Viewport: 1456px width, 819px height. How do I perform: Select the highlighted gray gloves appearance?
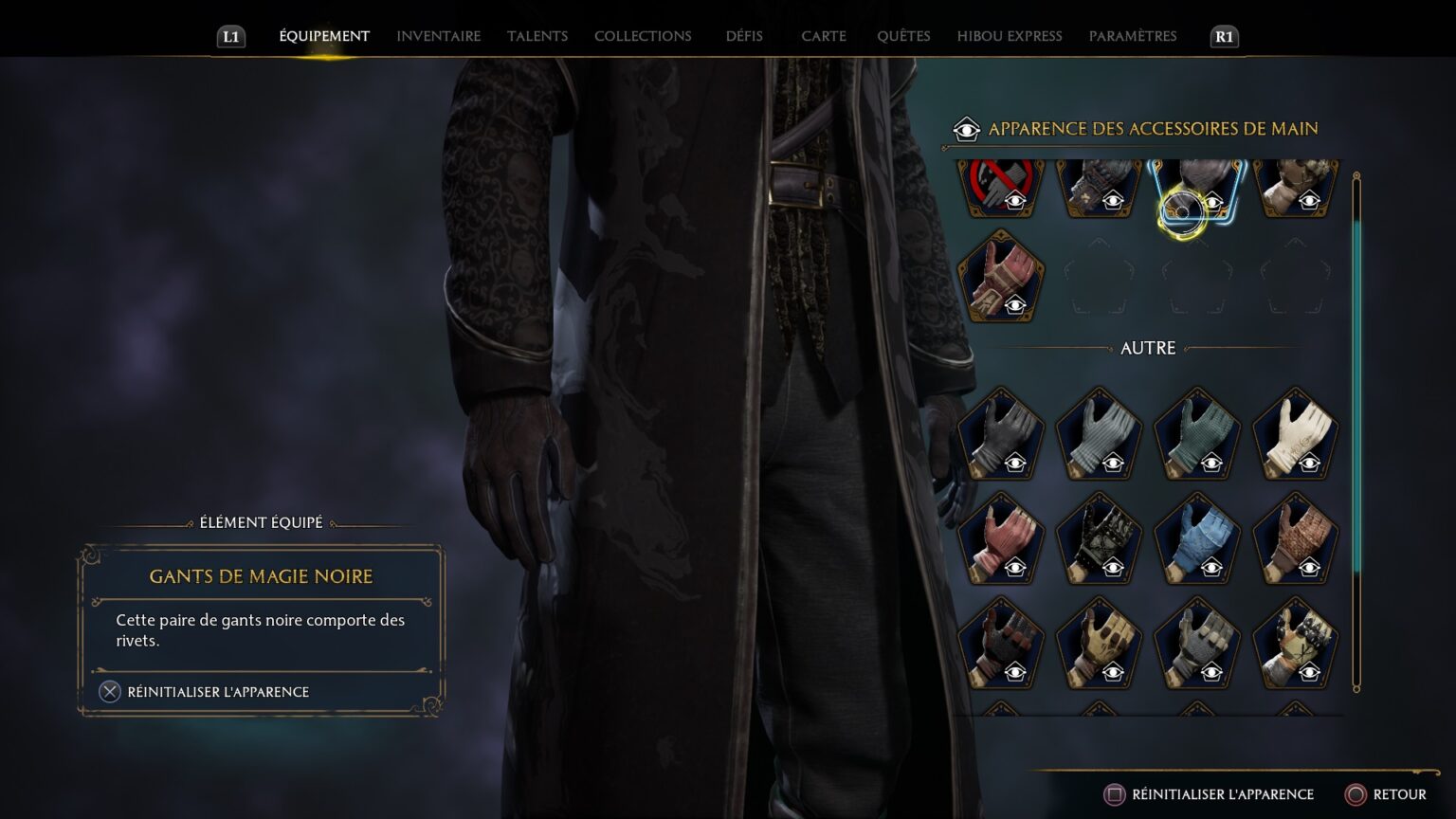1196,185
